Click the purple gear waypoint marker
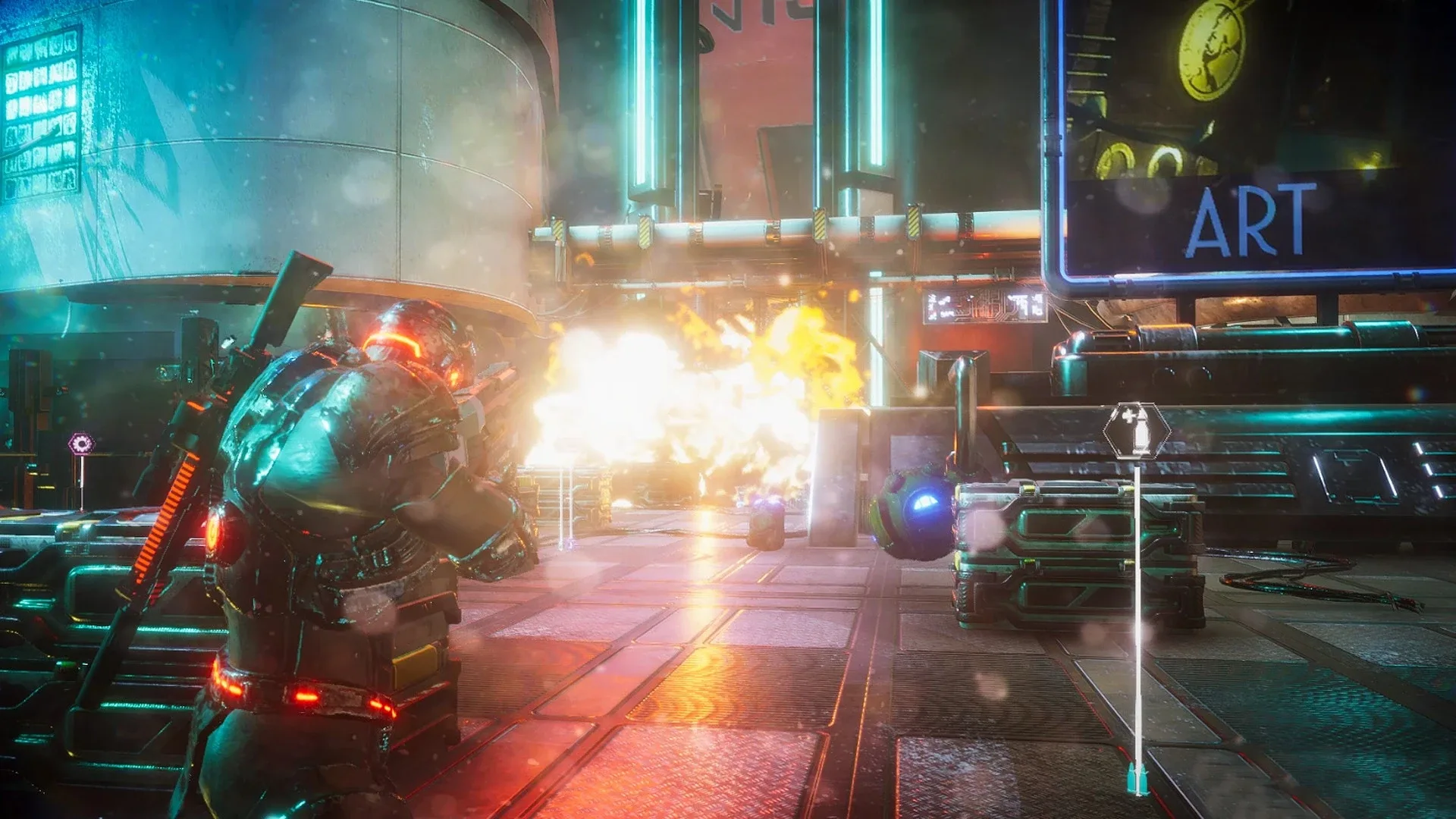The height and width of the screenshot is (819, 1456). (x=81, y=444)
